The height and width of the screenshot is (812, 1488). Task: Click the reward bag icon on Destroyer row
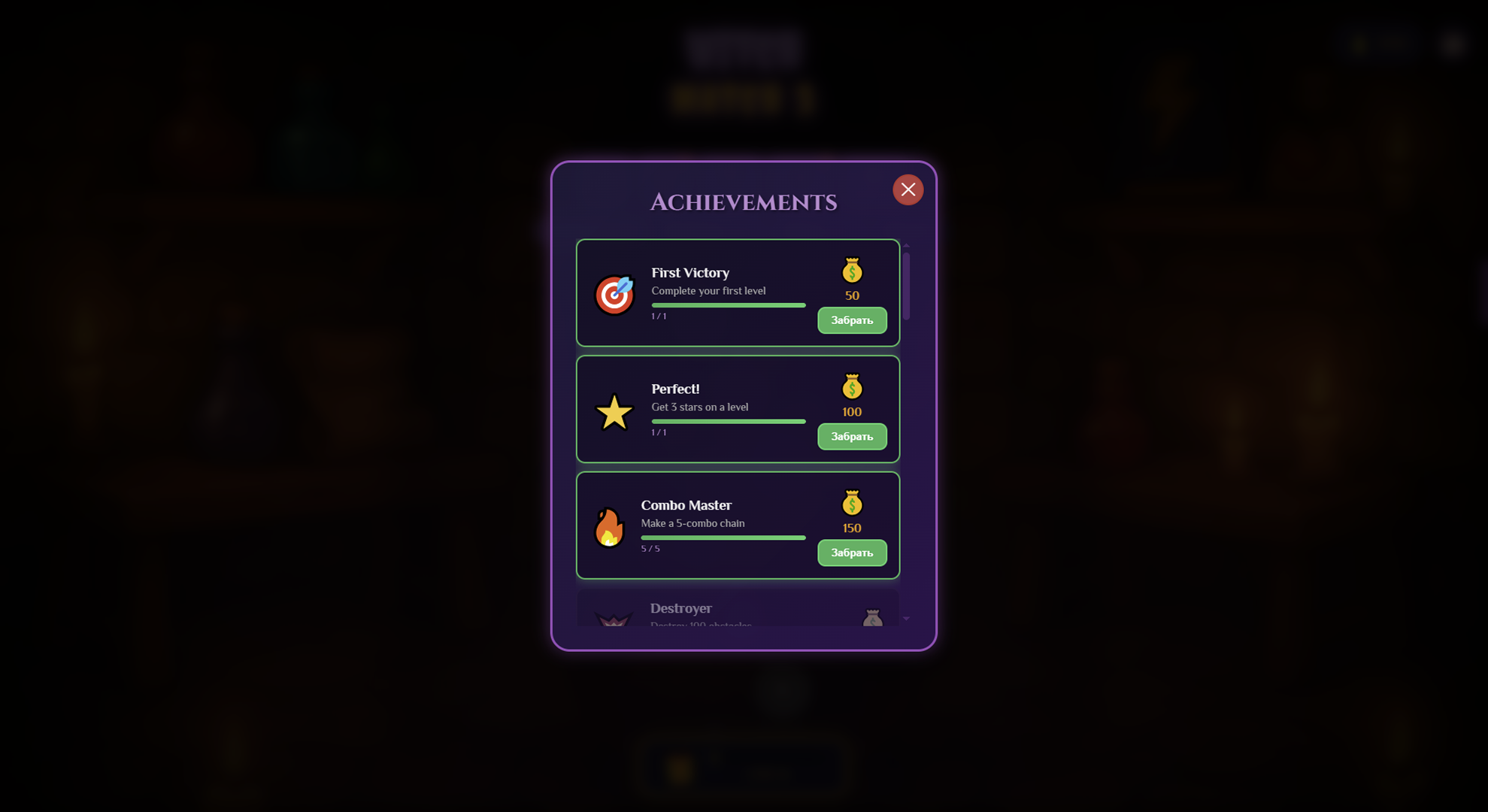point(874,617)
